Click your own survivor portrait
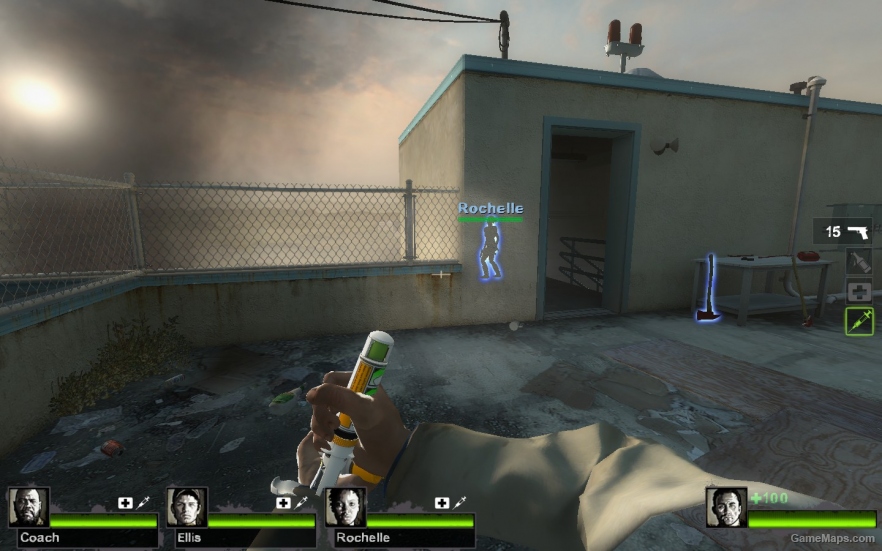 (726, 507)
